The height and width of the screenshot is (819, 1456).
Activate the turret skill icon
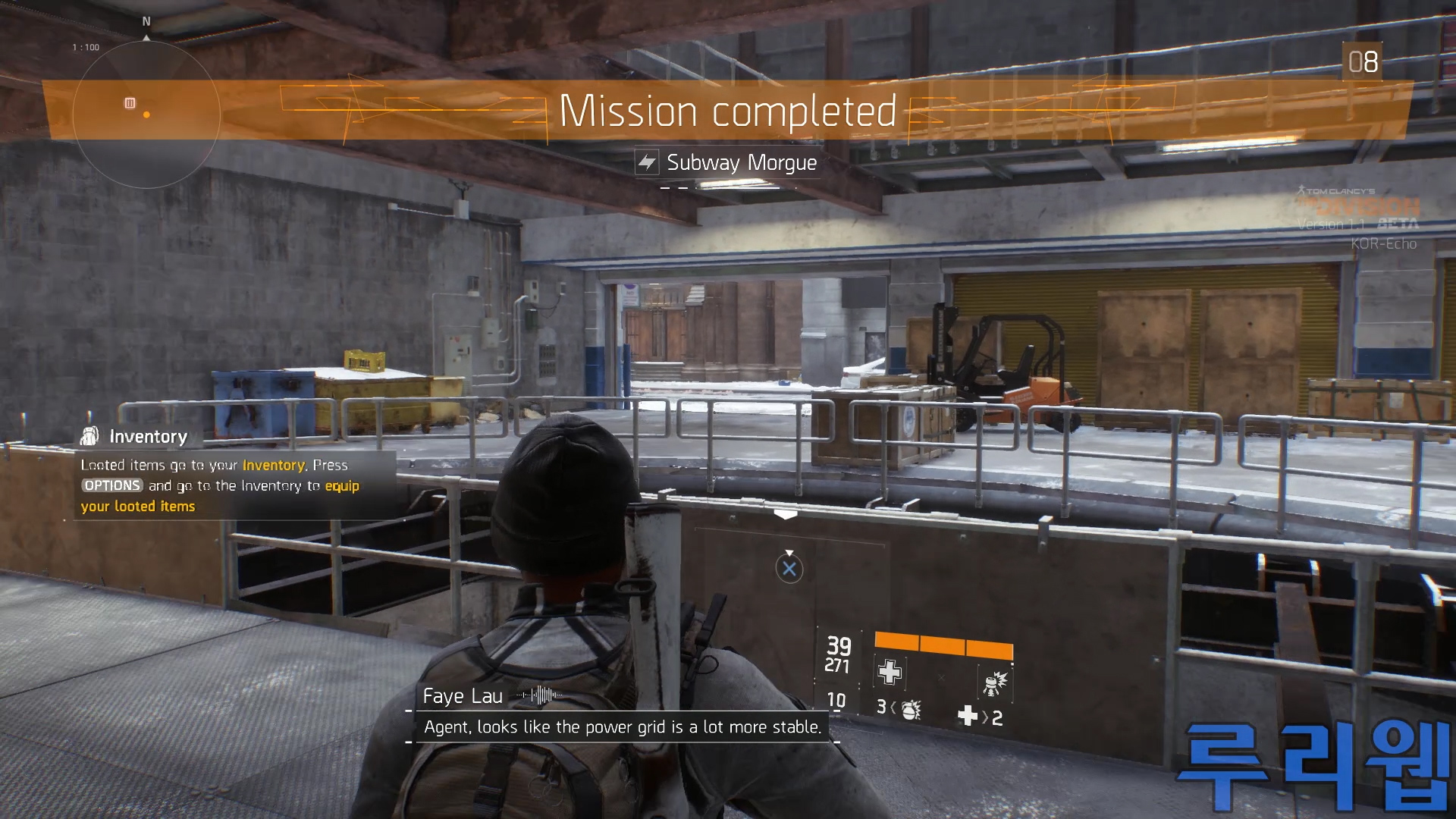coord(994,682)
